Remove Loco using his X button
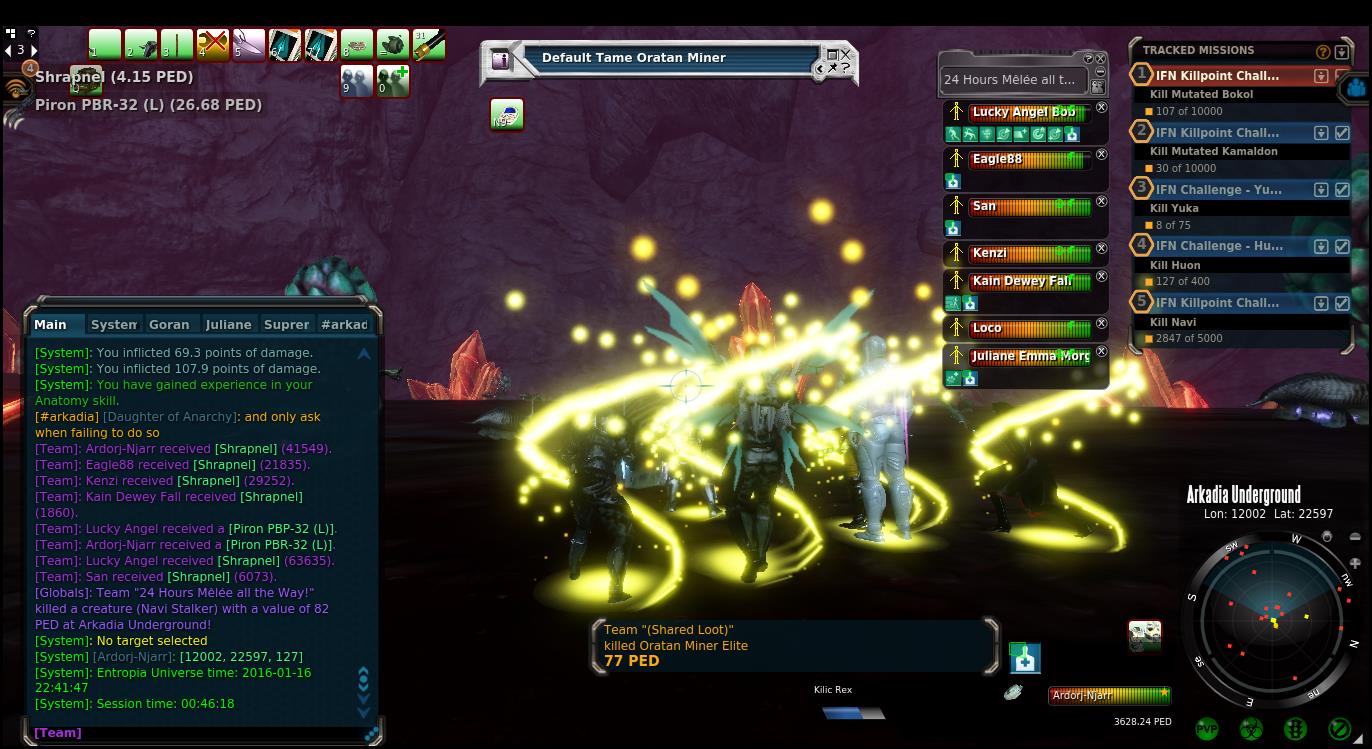 pyautogui.click(x=1101, y=324)
